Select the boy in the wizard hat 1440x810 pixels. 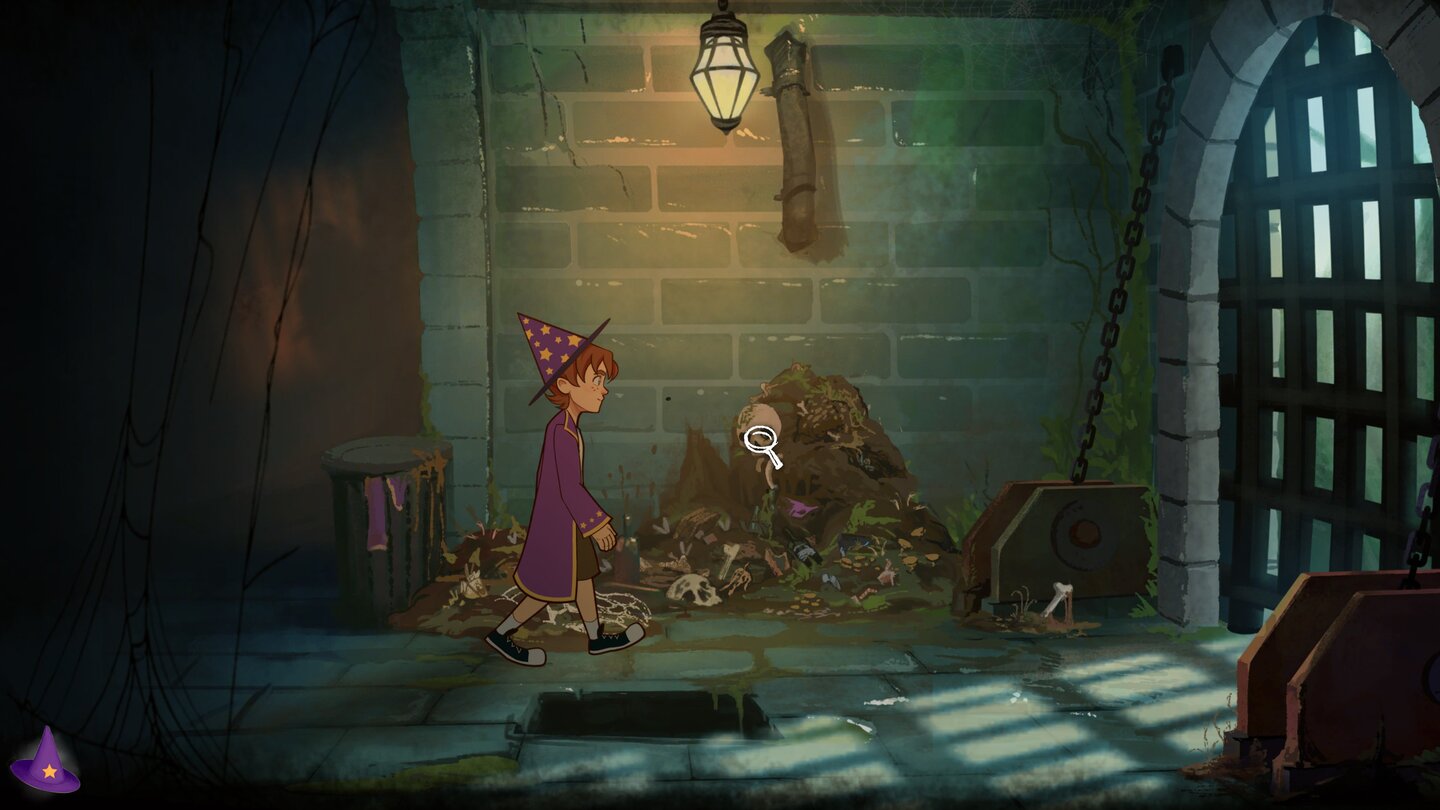(565, 470)
